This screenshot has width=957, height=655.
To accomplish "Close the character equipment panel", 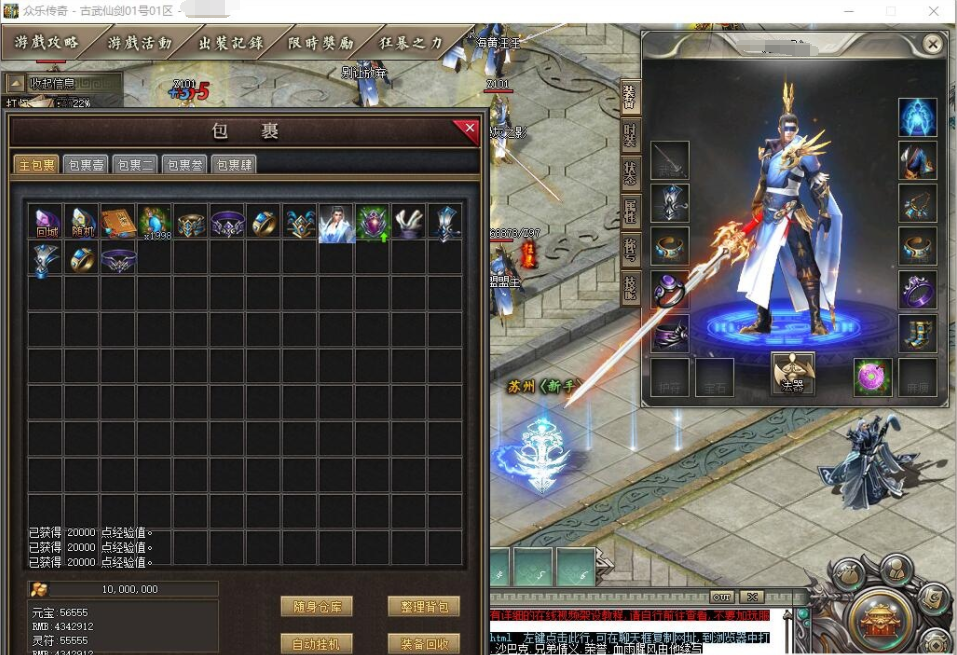I will (x=932, y=44).
